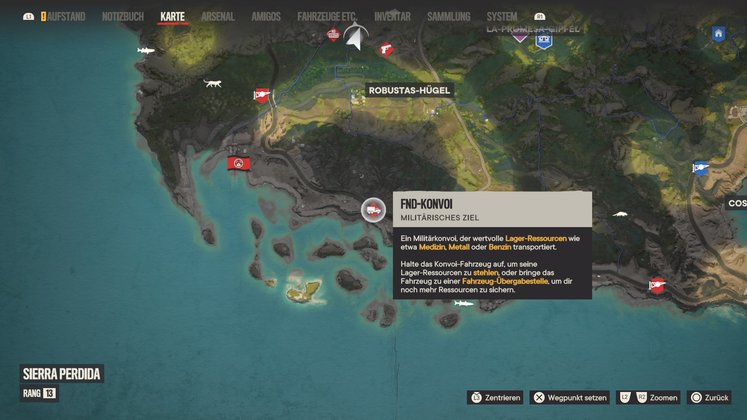
Task: Select the white player arrow marker
Action: click(x=354, y=35)
